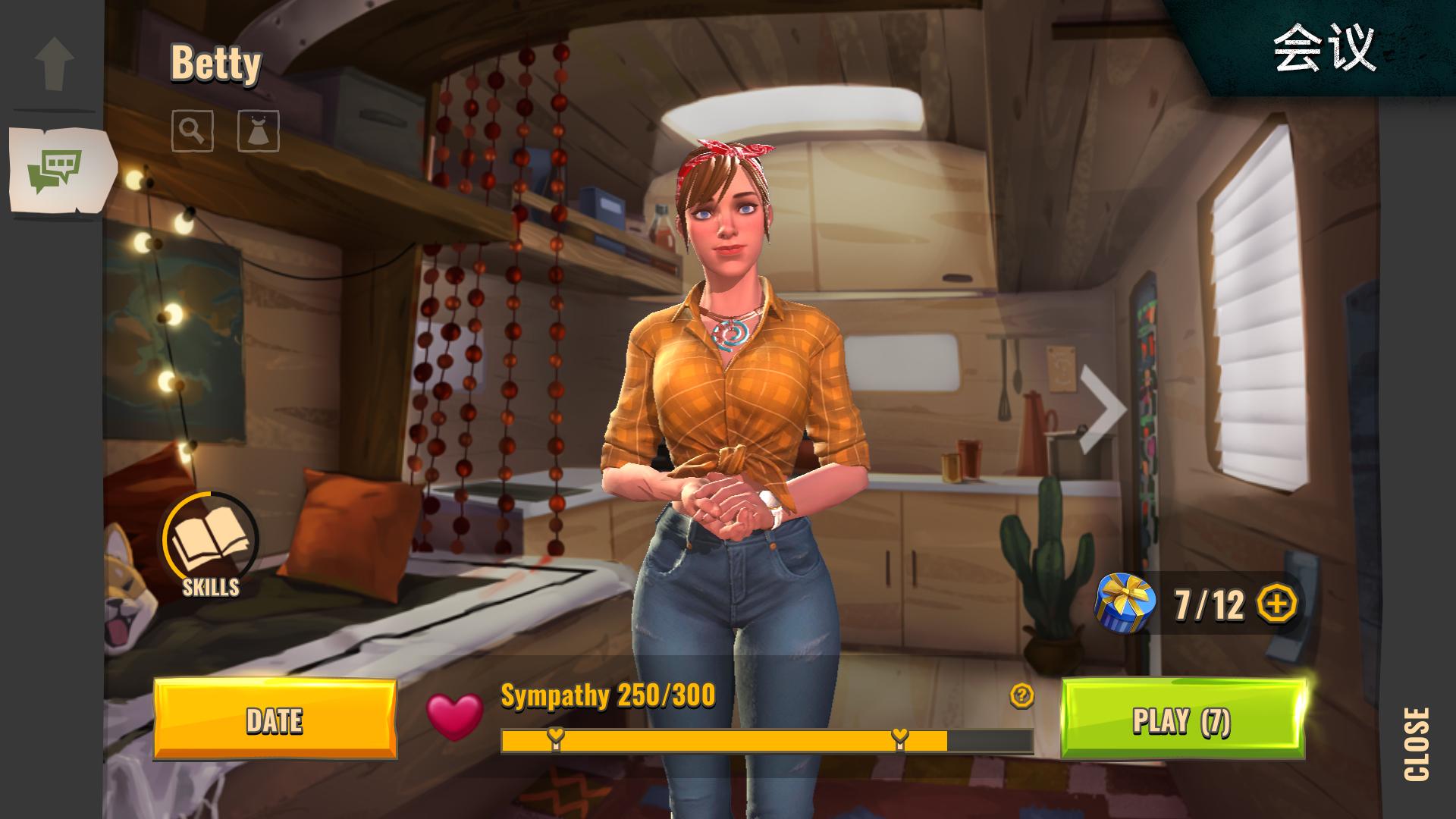Screen dimensions: 1456x819
Task: Go to the next character with the arrow
Action: [1103, 409]
